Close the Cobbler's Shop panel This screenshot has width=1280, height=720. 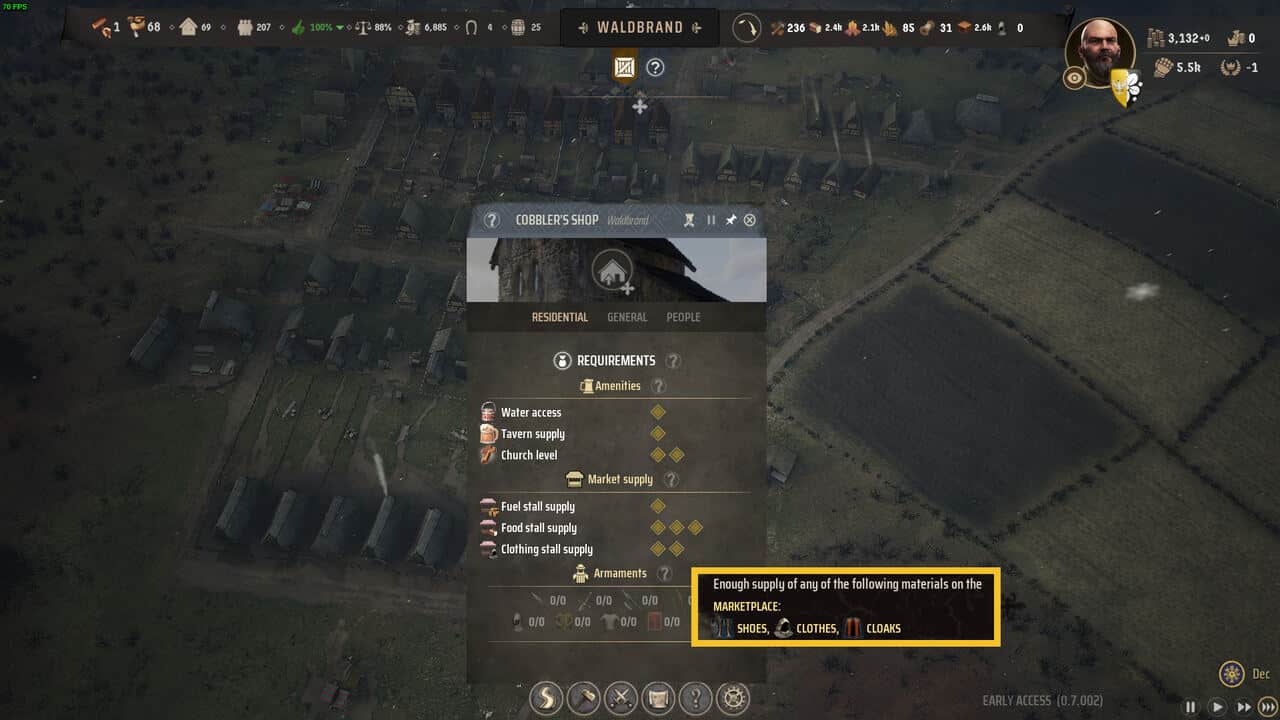[750, 220]
